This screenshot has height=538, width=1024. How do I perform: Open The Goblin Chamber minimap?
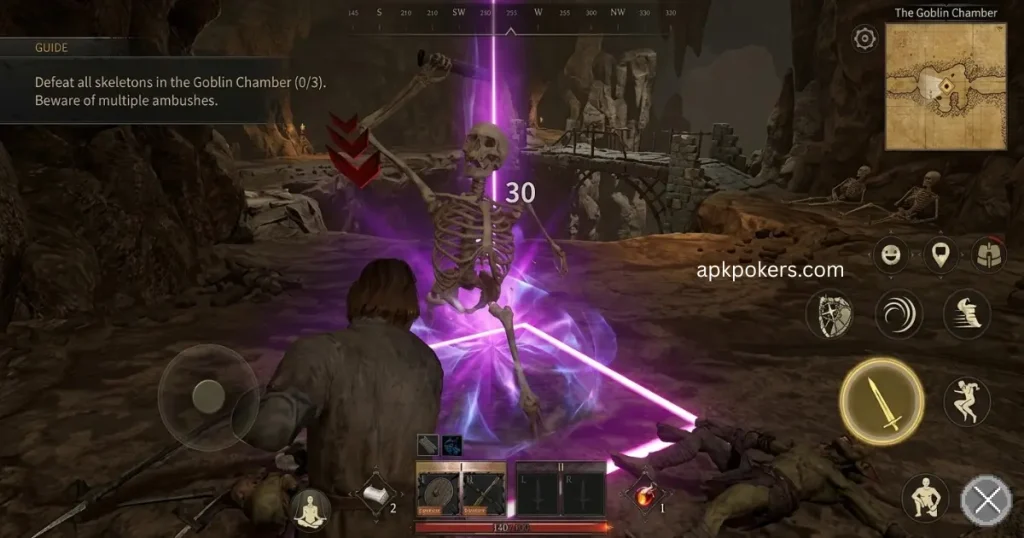coord(945,86)
